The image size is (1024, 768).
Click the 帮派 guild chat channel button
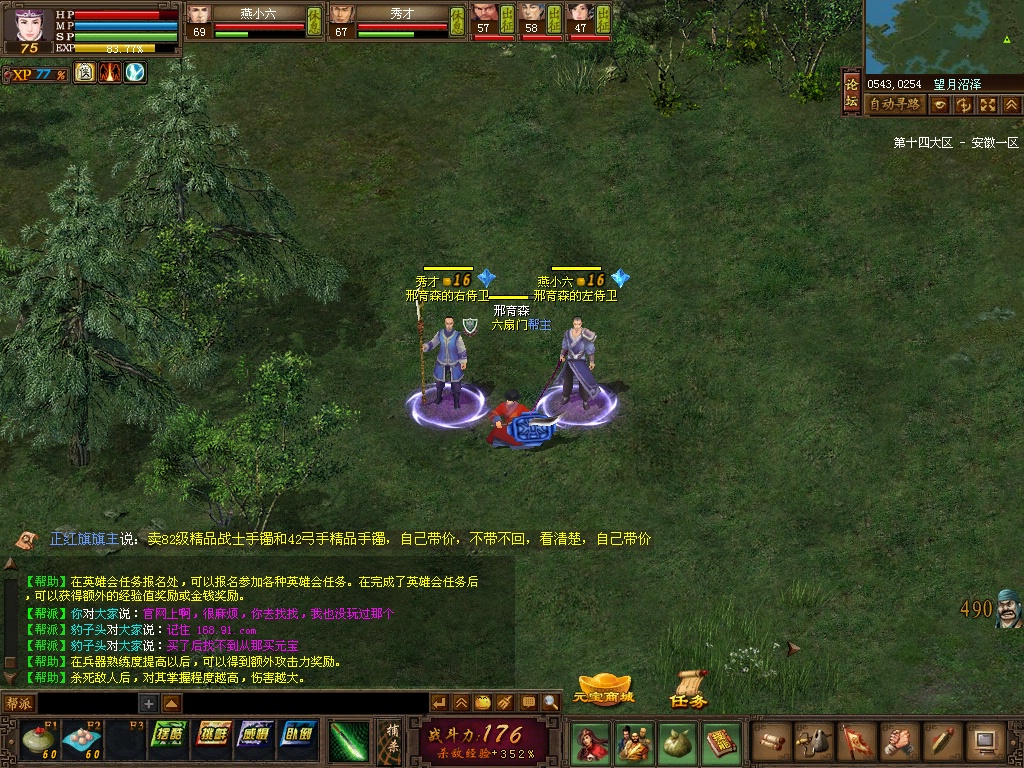coord(19,703)
